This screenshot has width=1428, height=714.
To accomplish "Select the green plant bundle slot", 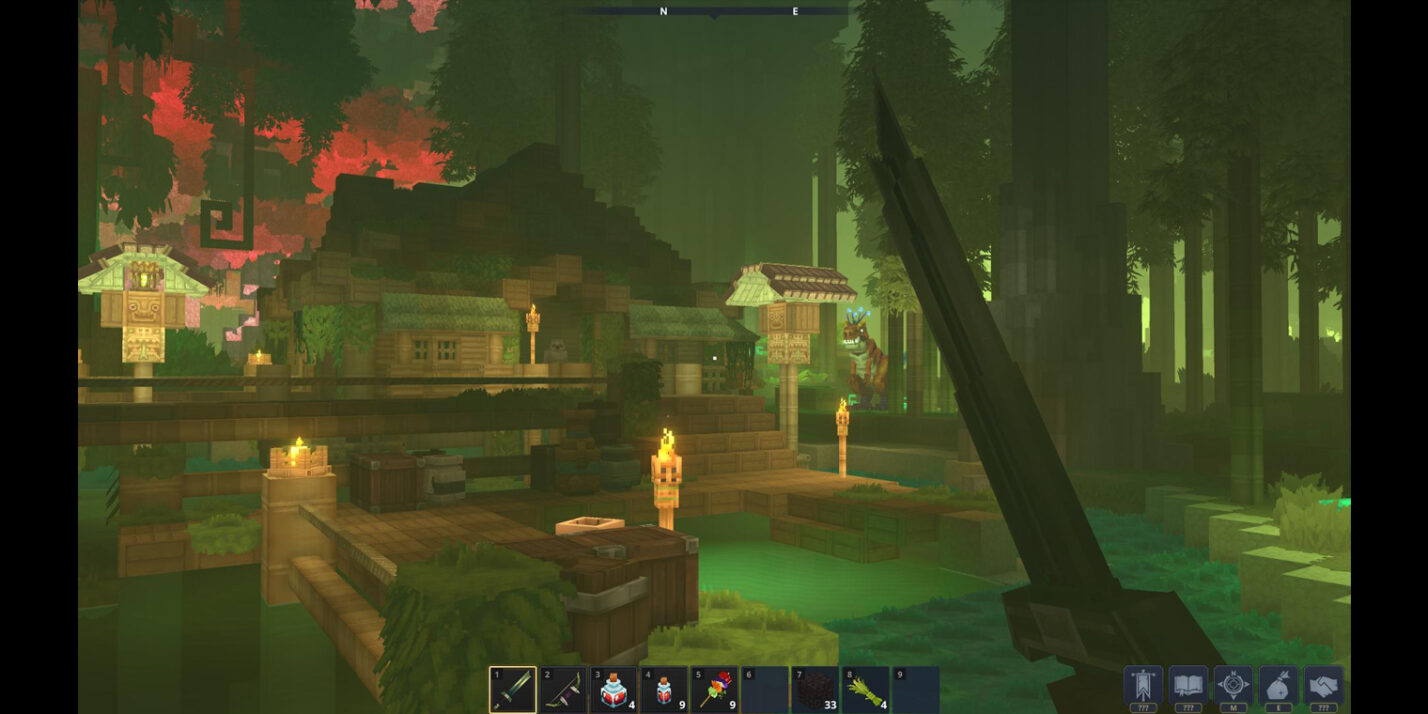I will [865, 689].
